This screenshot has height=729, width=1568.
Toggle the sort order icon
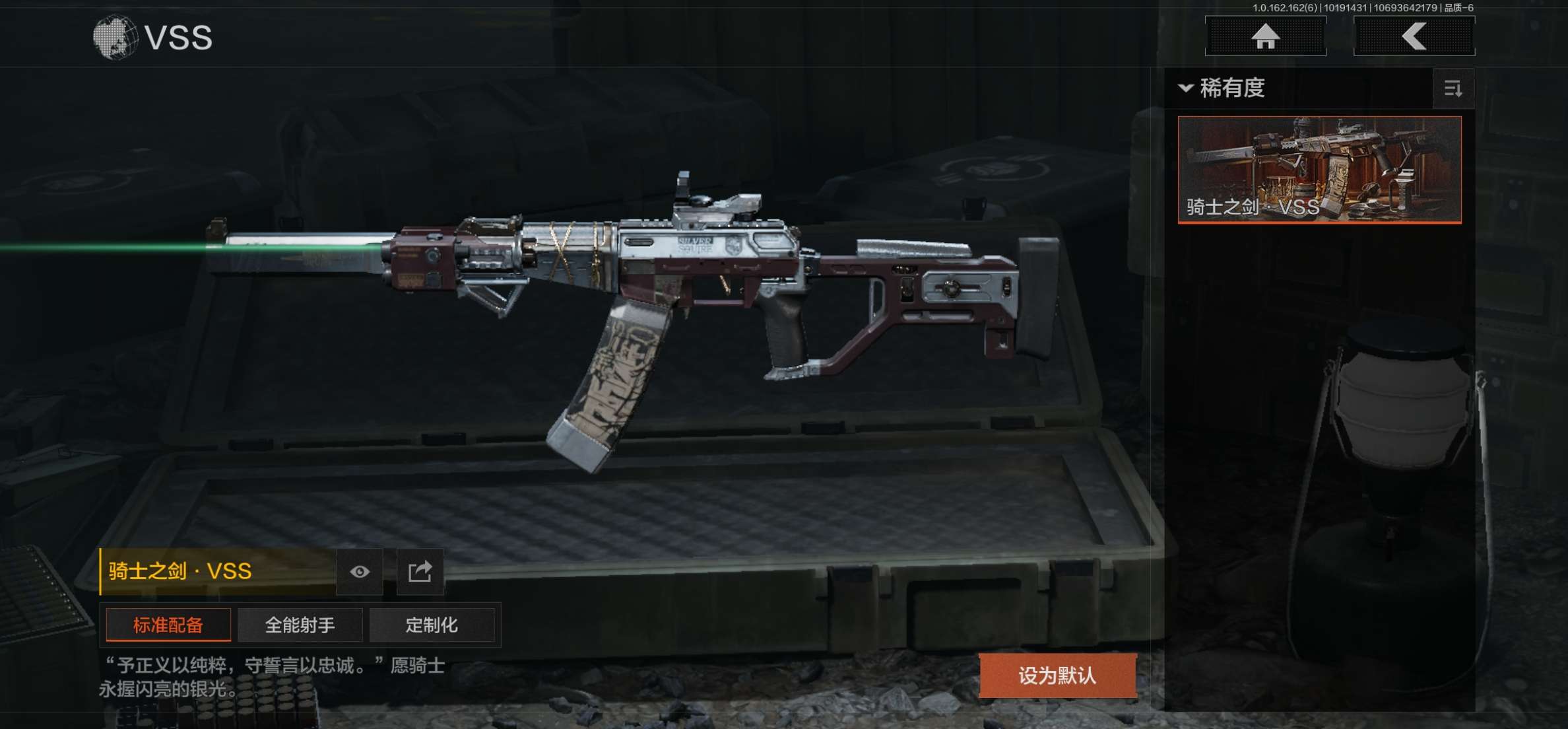[x=1453, y=88]
